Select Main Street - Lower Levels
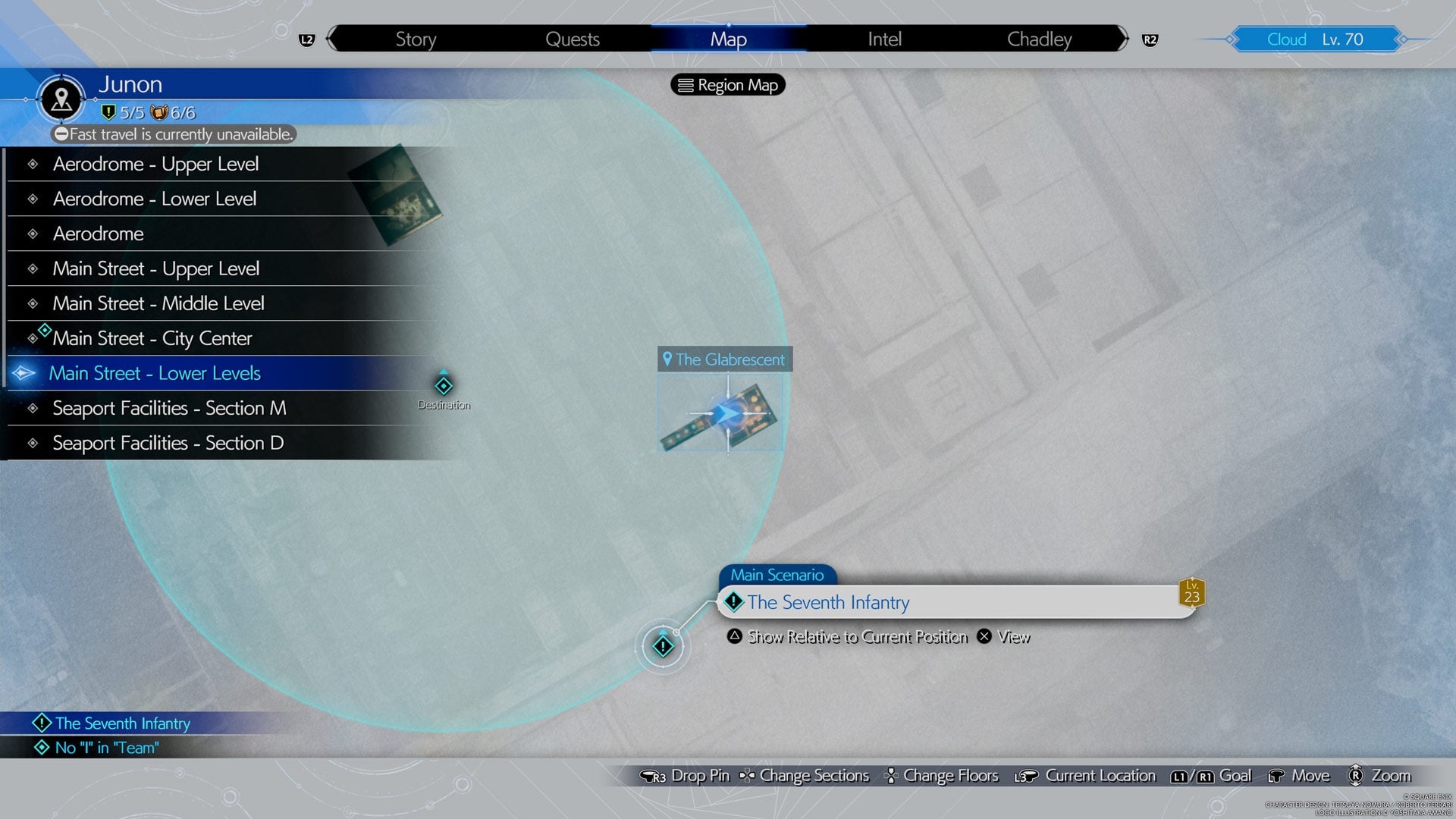This screenshot has height=819, width=1456. point(155,373)
